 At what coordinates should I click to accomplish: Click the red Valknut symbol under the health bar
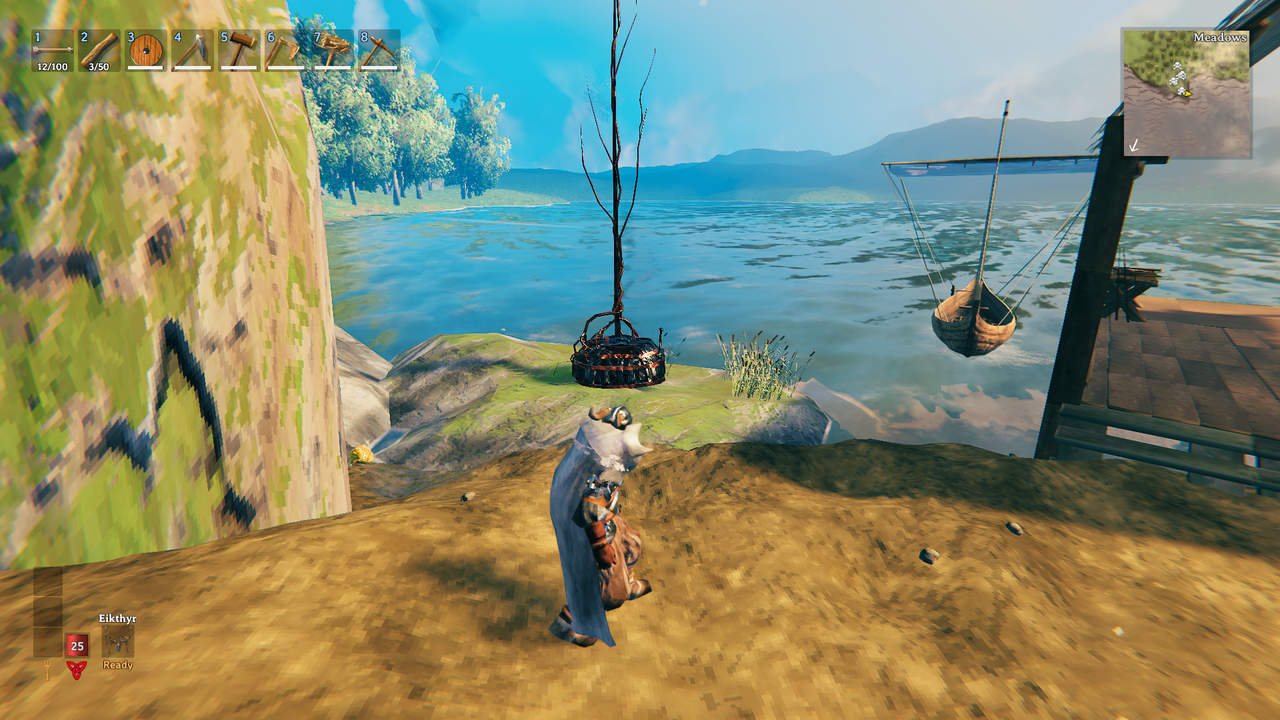pyautogui.click(x=77, y=670)
